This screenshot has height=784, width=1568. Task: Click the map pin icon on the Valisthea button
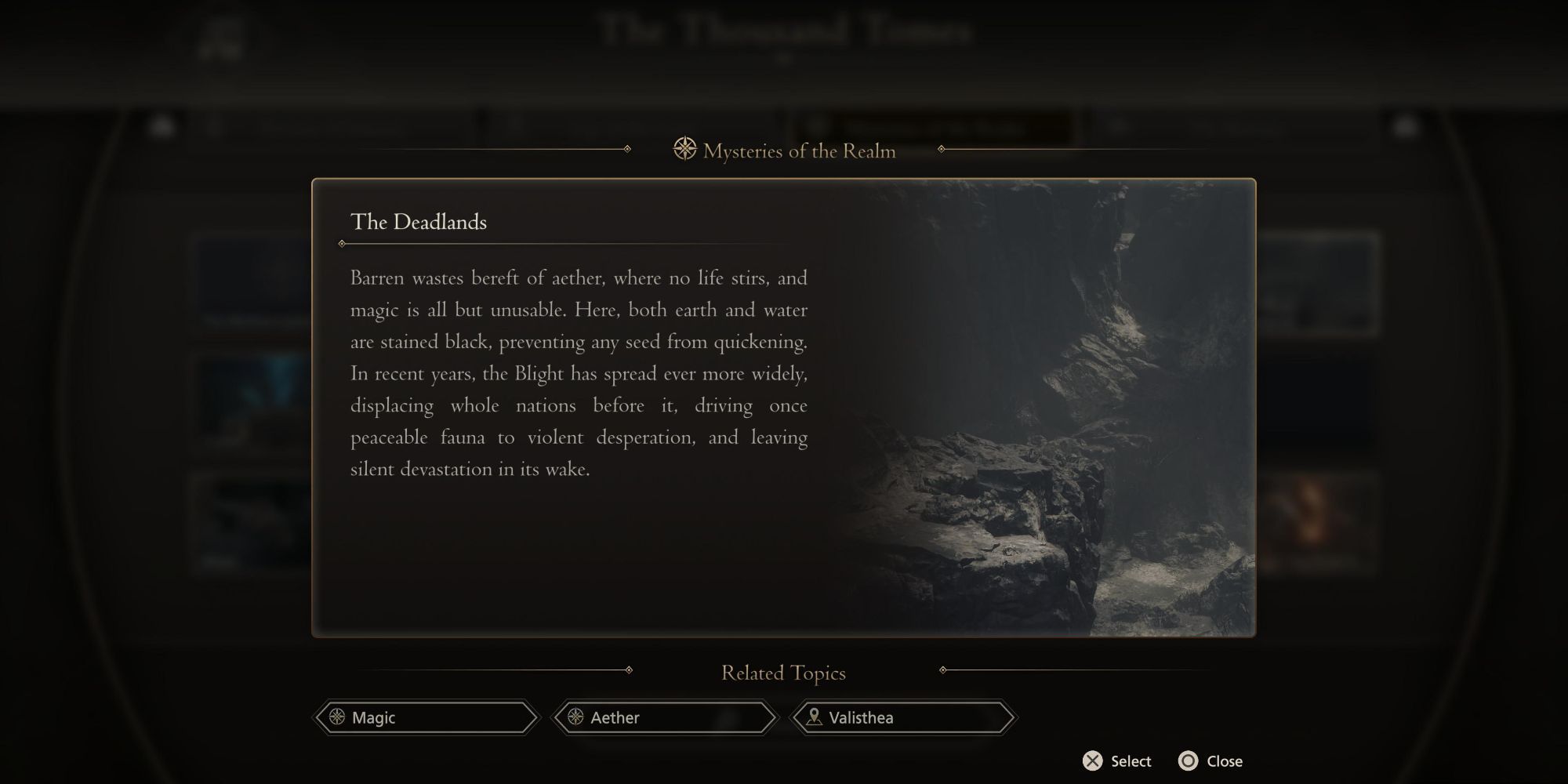813,717
